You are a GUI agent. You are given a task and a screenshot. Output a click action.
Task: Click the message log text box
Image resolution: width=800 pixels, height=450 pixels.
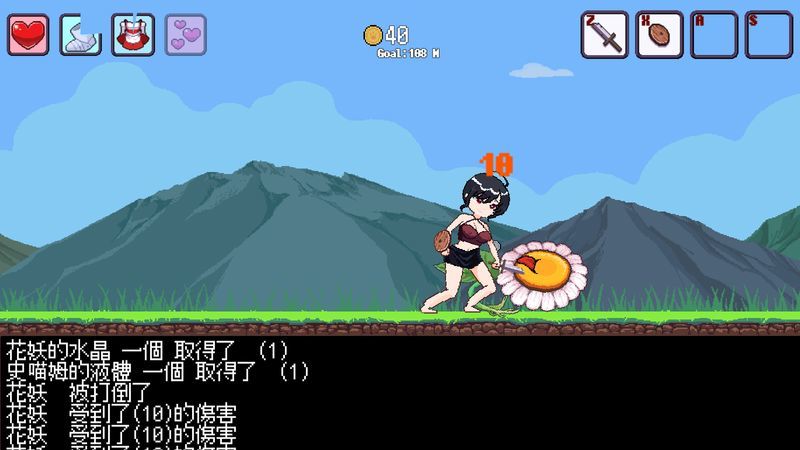(400, 392)
